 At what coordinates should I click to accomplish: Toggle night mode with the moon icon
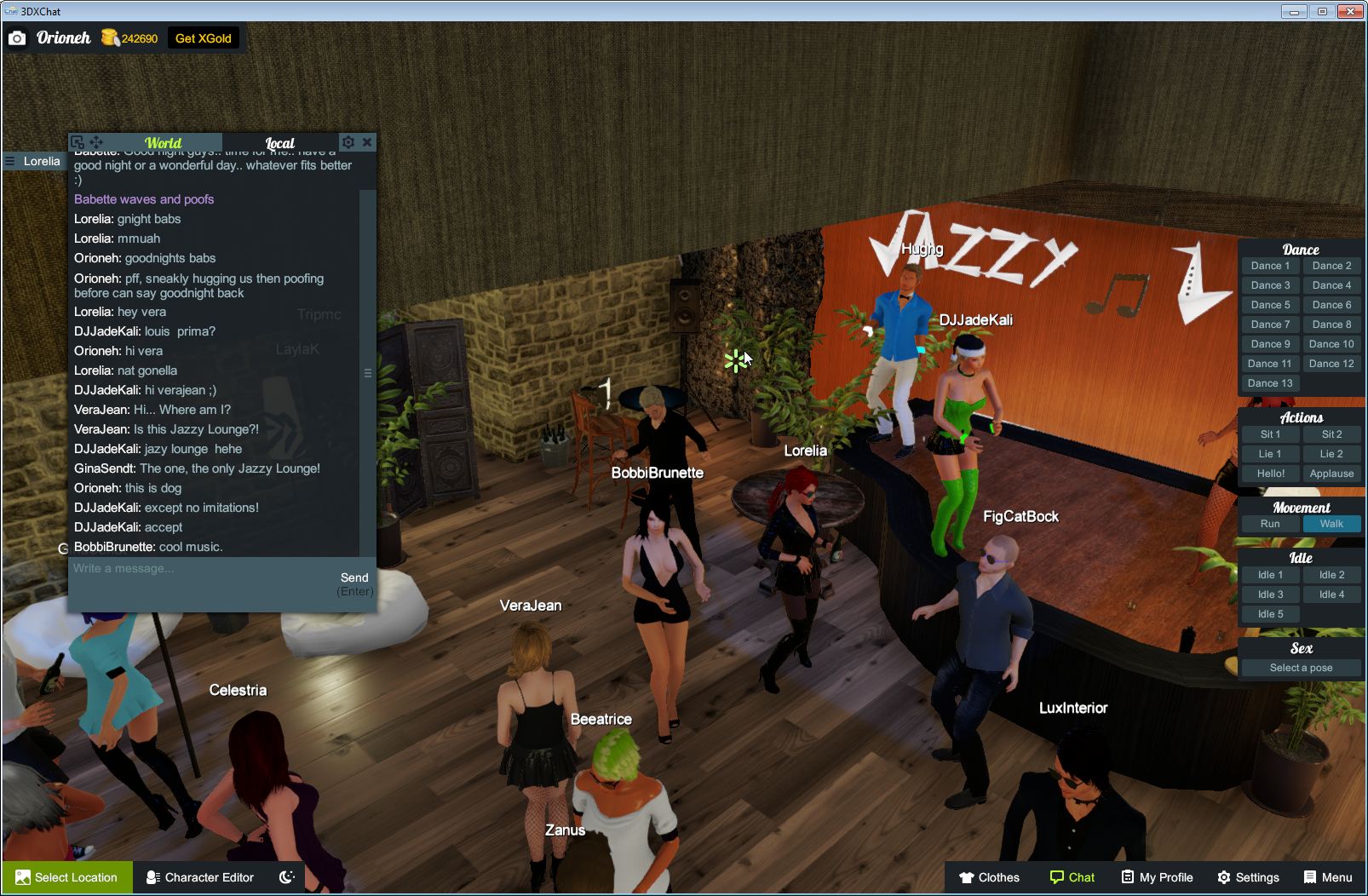point(287,877)
